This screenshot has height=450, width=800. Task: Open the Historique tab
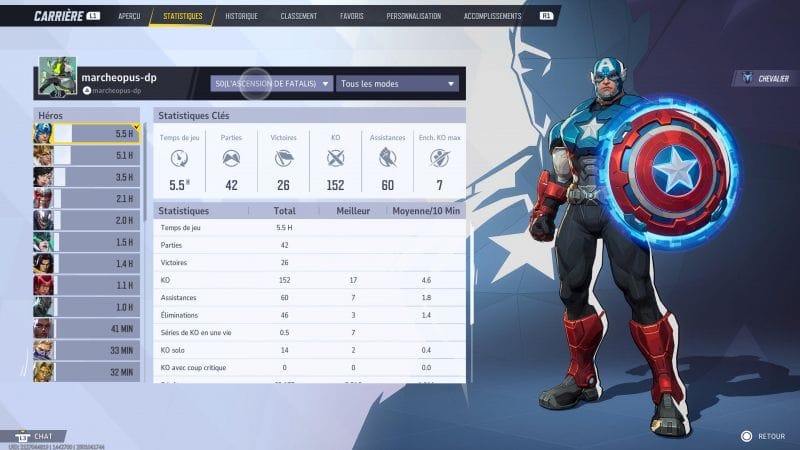point(241,16)
